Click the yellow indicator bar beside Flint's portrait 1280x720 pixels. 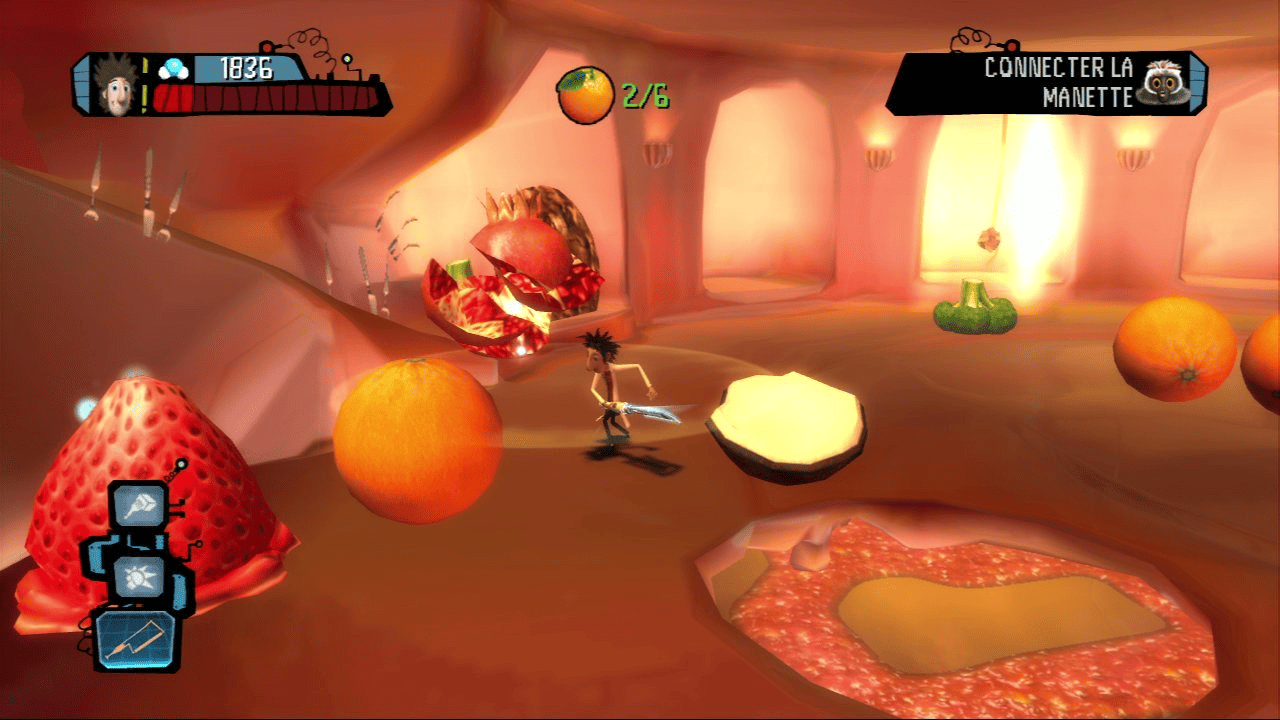144,86
